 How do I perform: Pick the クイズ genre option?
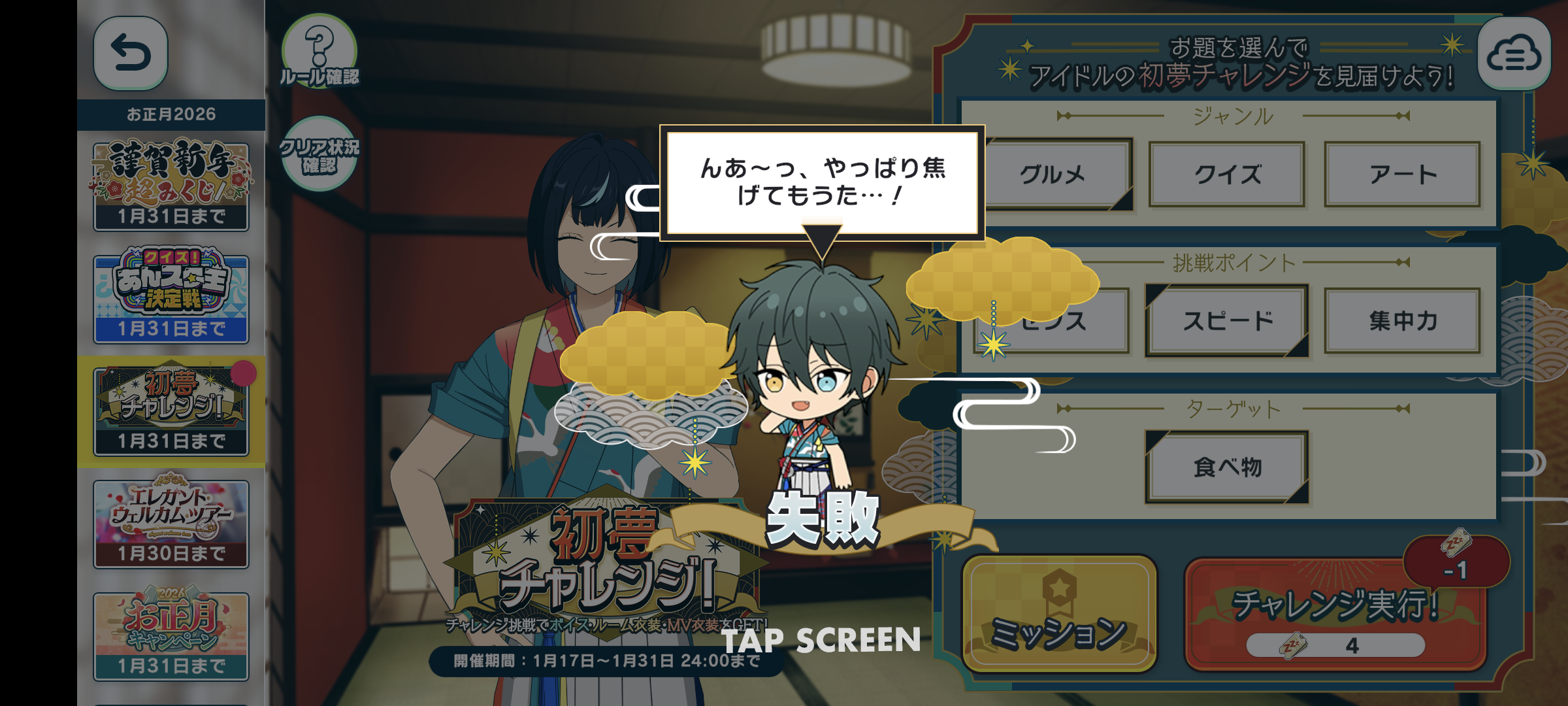(1228, 175)
